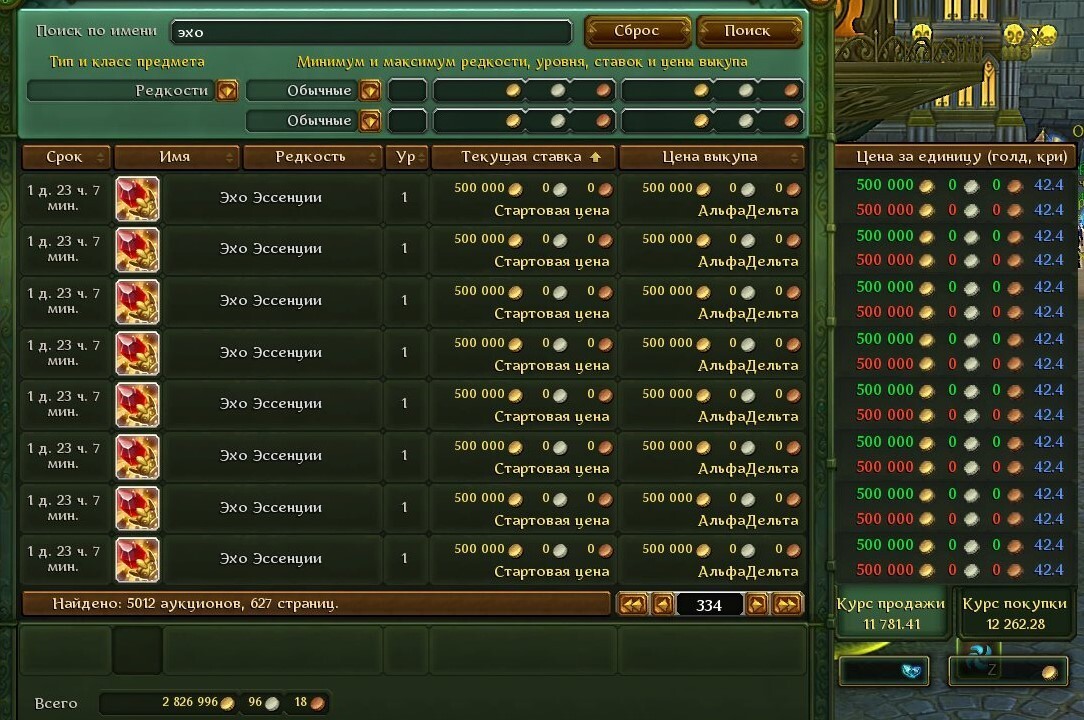
Task: Open the Редкости item type dropdown
Action: click(227, 91)
